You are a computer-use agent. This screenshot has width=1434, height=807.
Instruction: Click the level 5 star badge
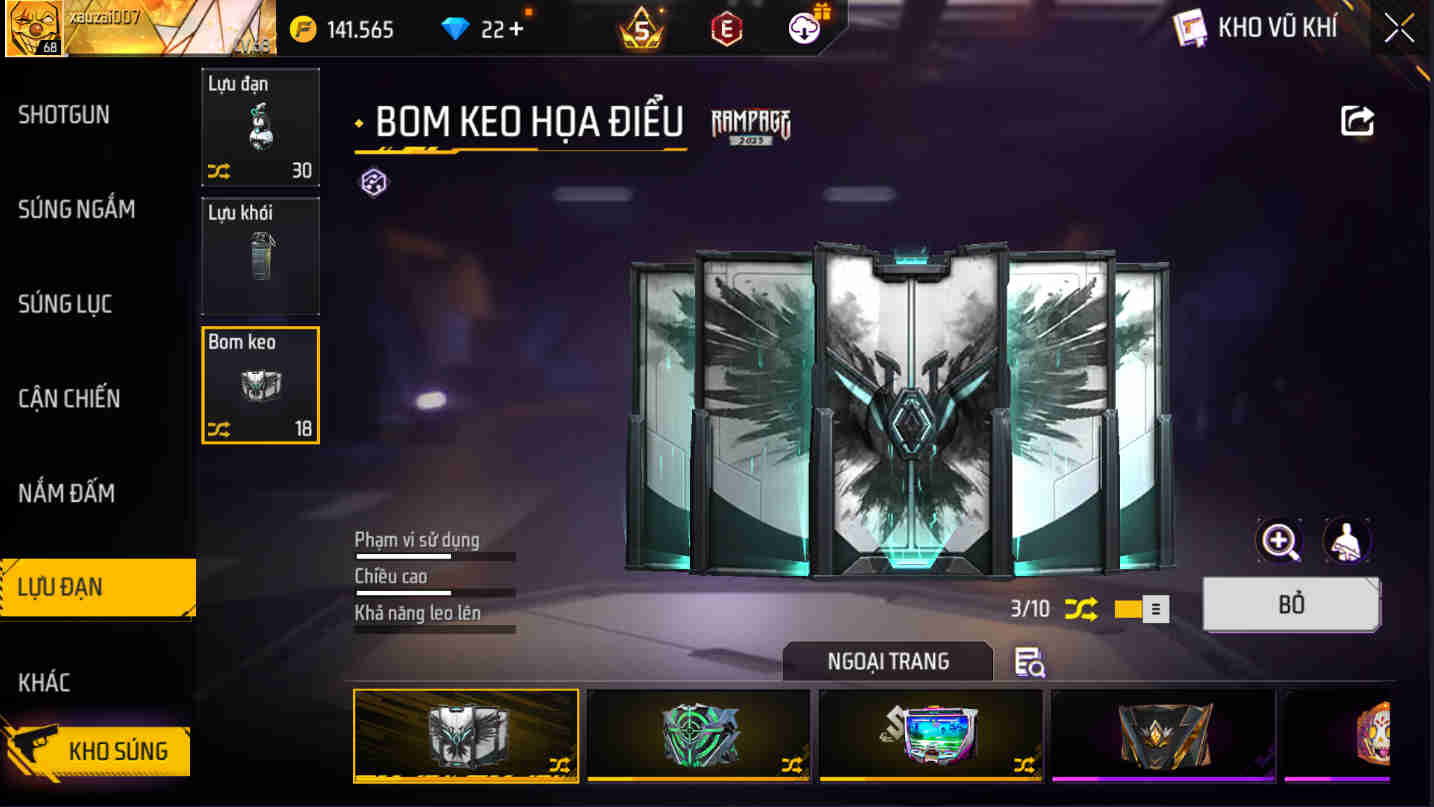[x=638, y=27]
